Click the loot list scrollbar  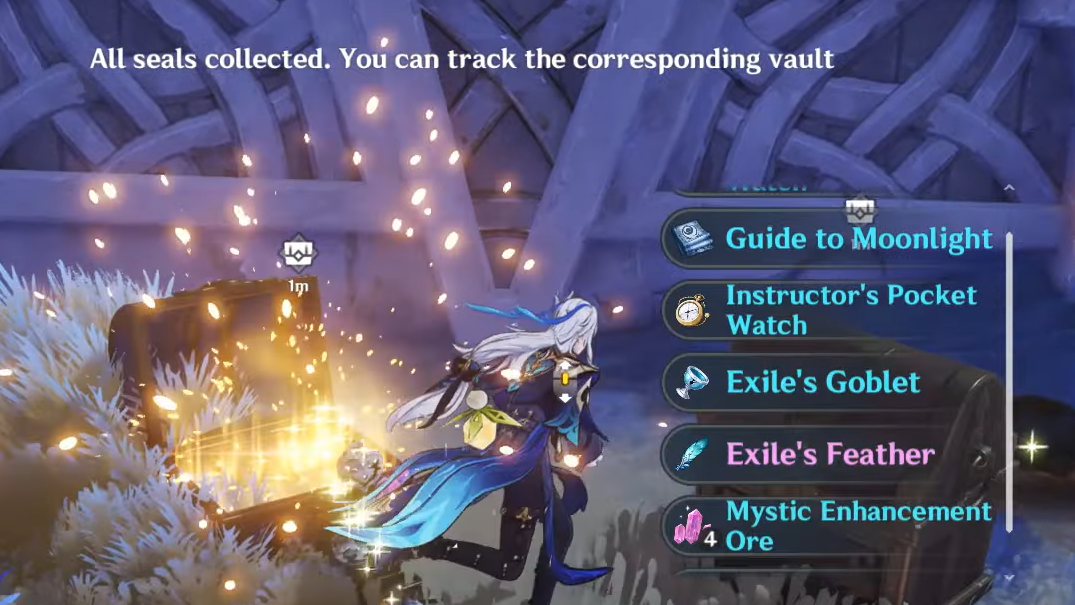click(1009, 380)
